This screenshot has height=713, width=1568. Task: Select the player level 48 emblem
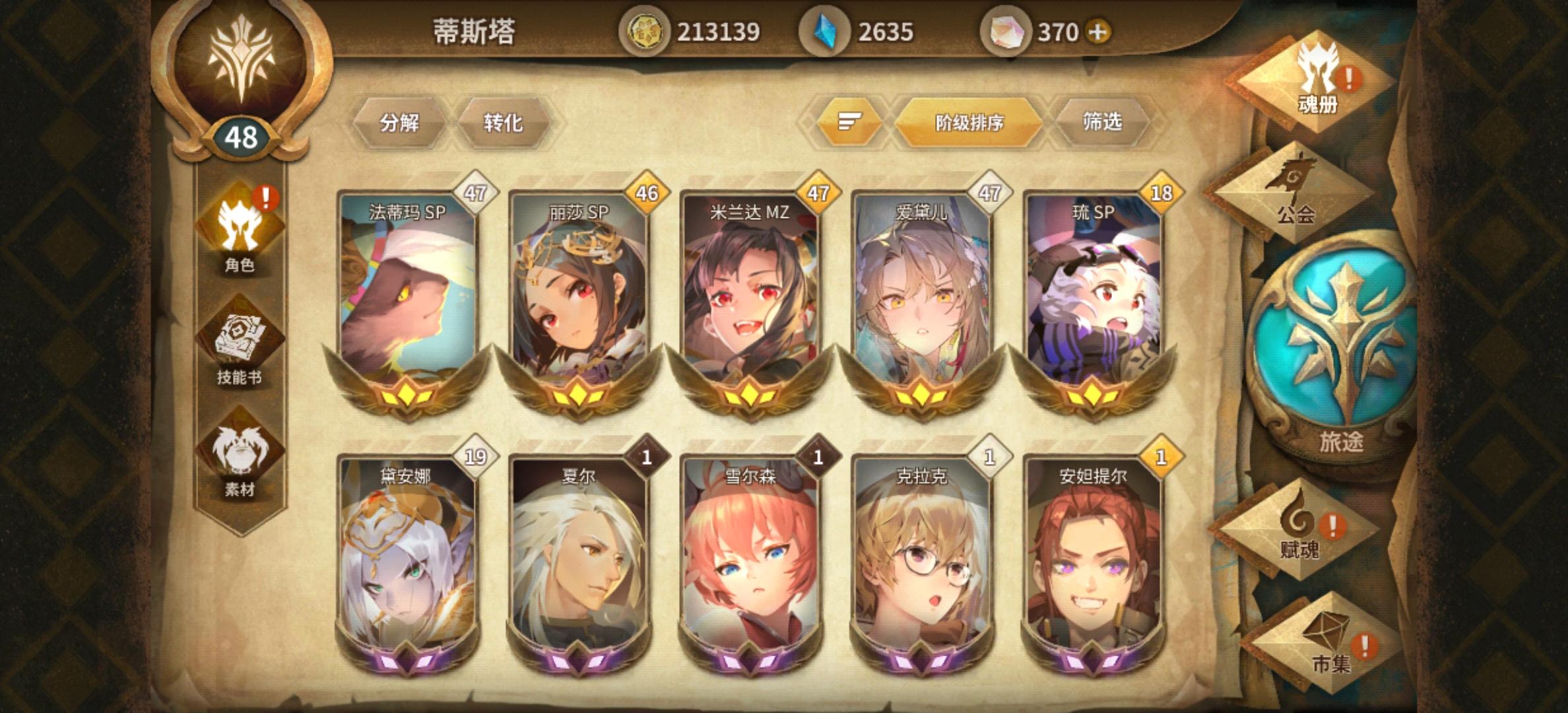coord(242,135)
